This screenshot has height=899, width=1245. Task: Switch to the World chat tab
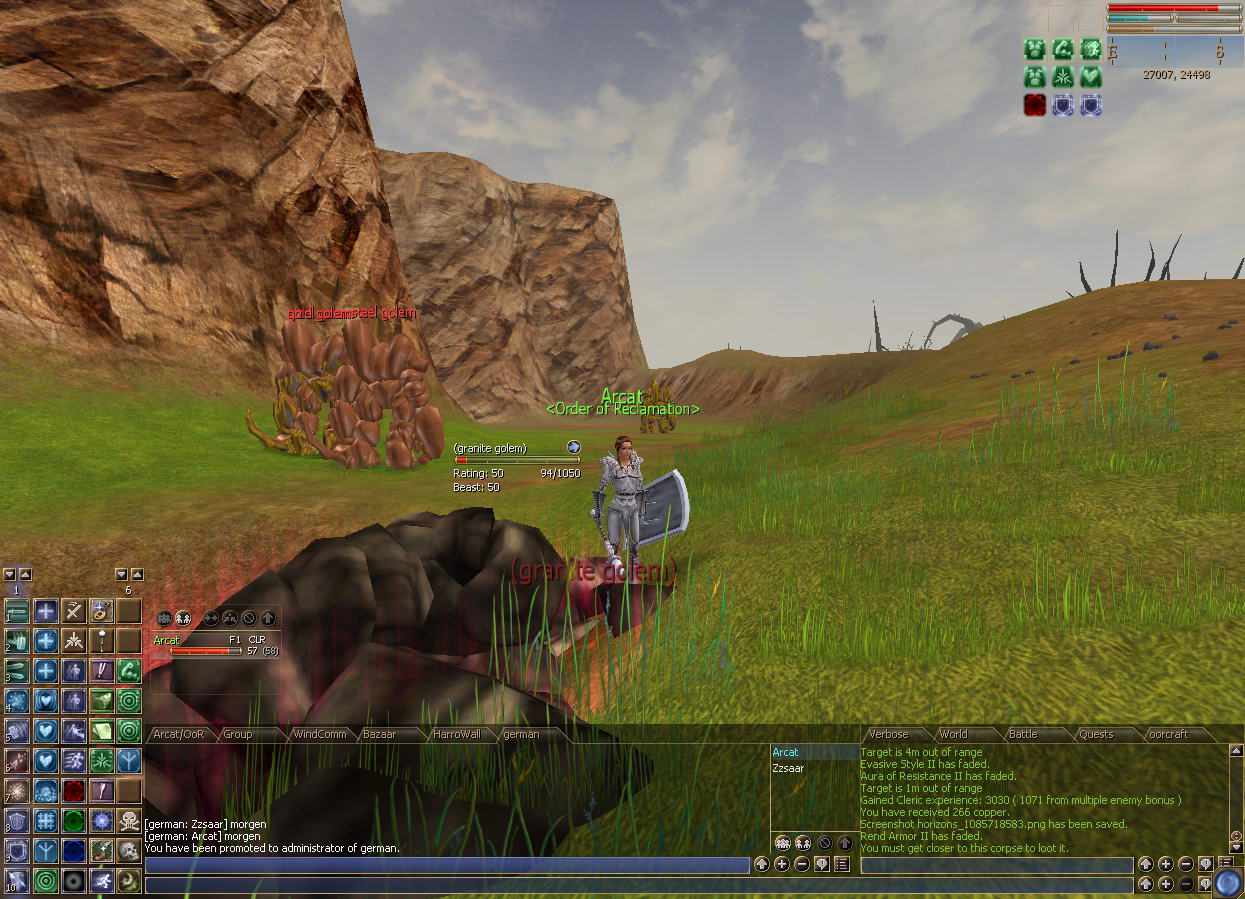pyautogui.click(x=954, y=734)
